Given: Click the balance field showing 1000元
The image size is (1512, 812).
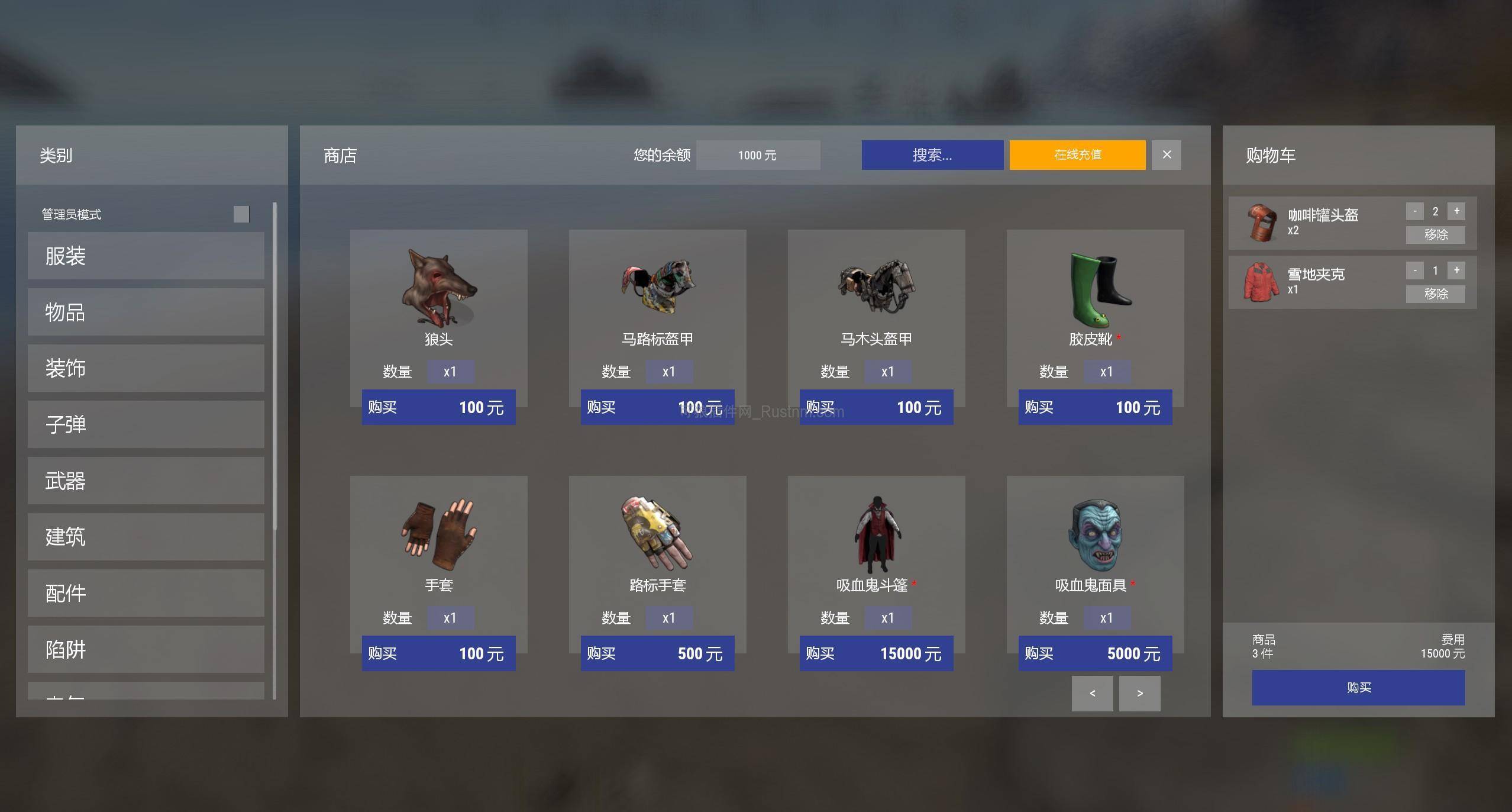Looking at the screenshot, I should 758,154.
